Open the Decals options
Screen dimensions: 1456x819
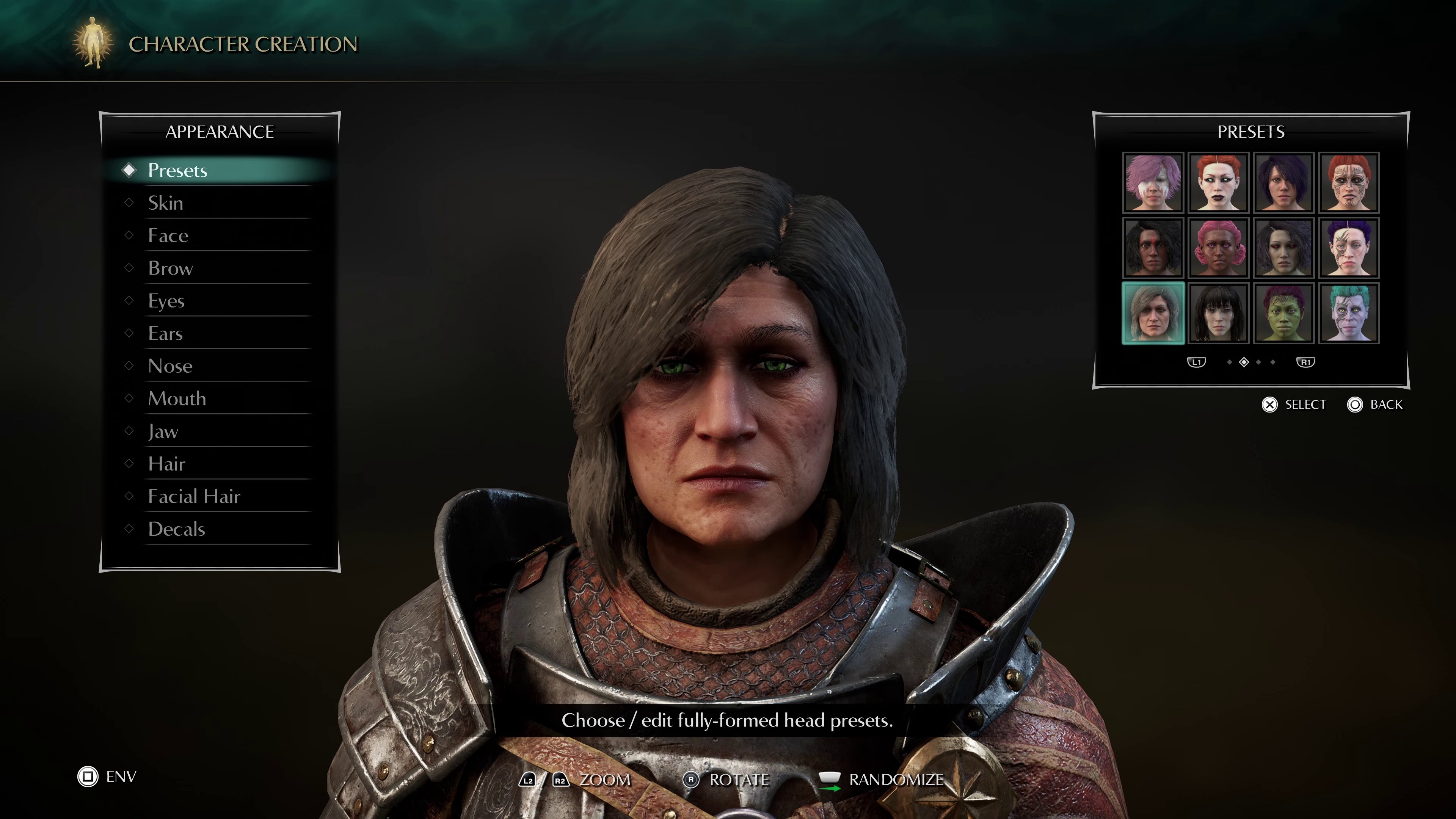[176, 529]
